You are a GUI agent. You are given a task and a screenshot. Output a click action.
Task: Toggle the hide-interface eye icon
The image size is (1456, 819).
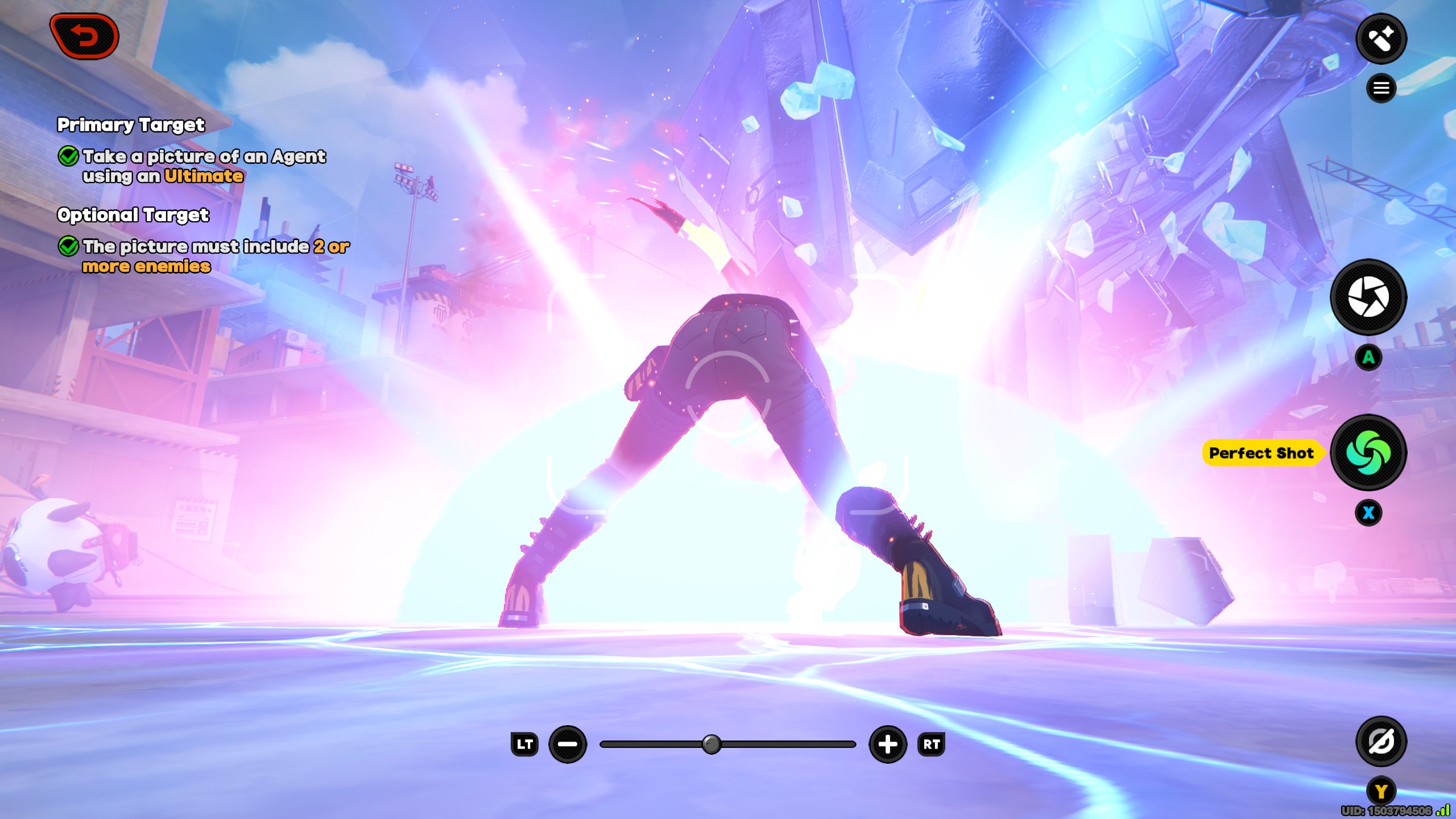pos(1381,742)
